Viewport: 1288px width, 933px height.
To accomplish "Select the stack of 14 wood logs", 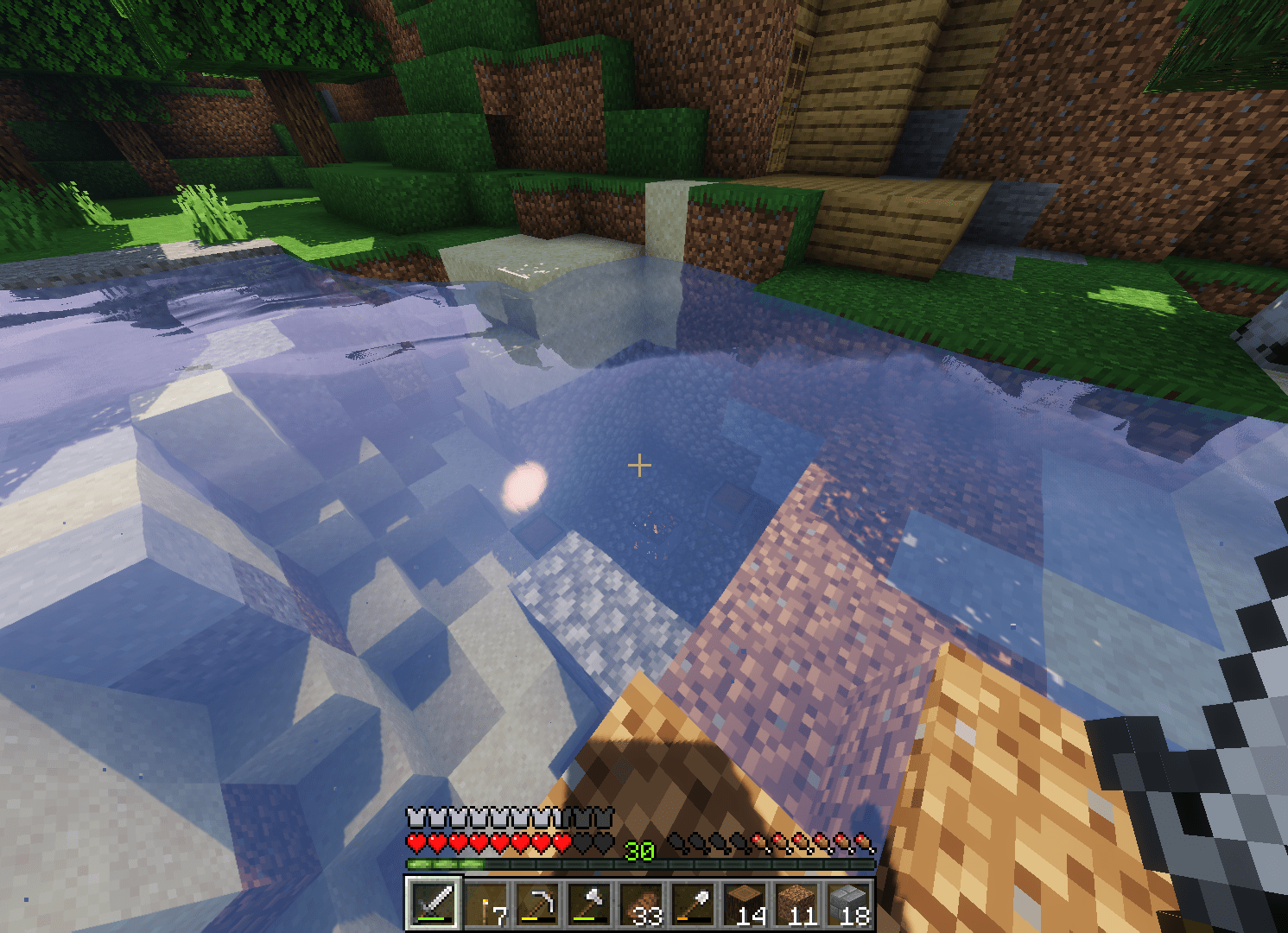I will [x=744, y=905].
